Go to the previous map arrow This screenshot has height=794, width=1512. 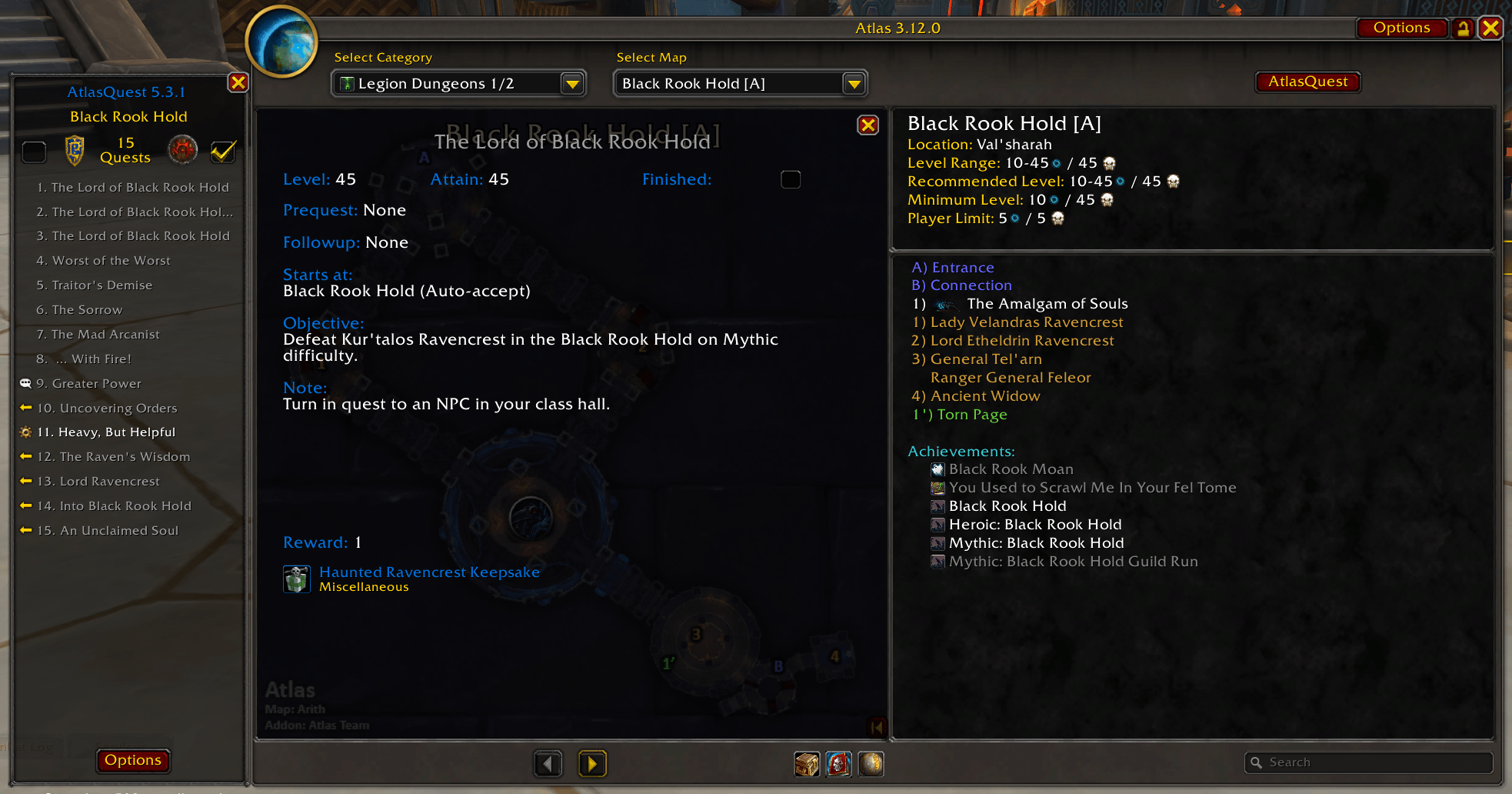(x=548, y=764)
